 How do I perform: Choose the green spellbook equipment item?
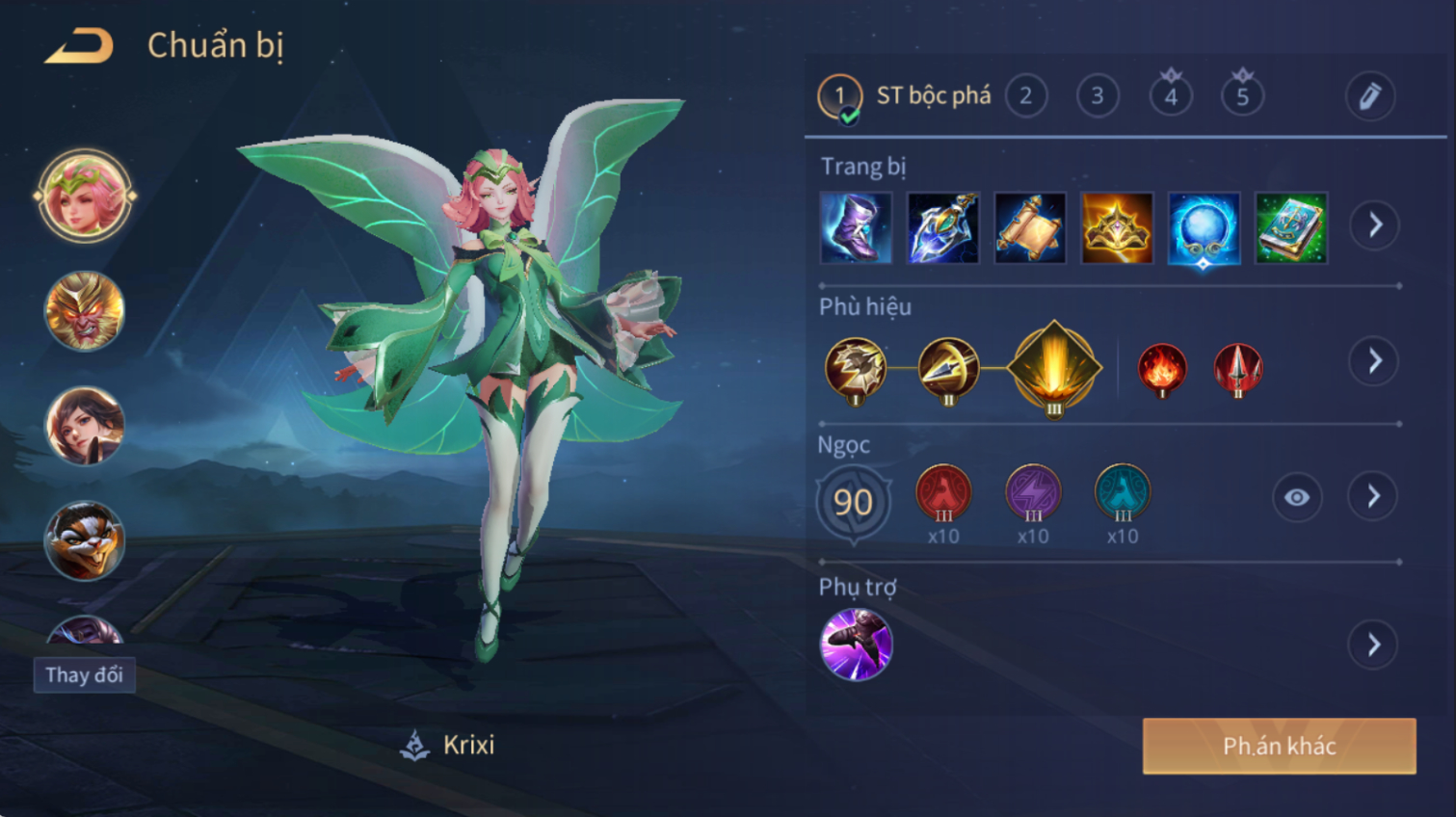click(x=1291, y=228)
